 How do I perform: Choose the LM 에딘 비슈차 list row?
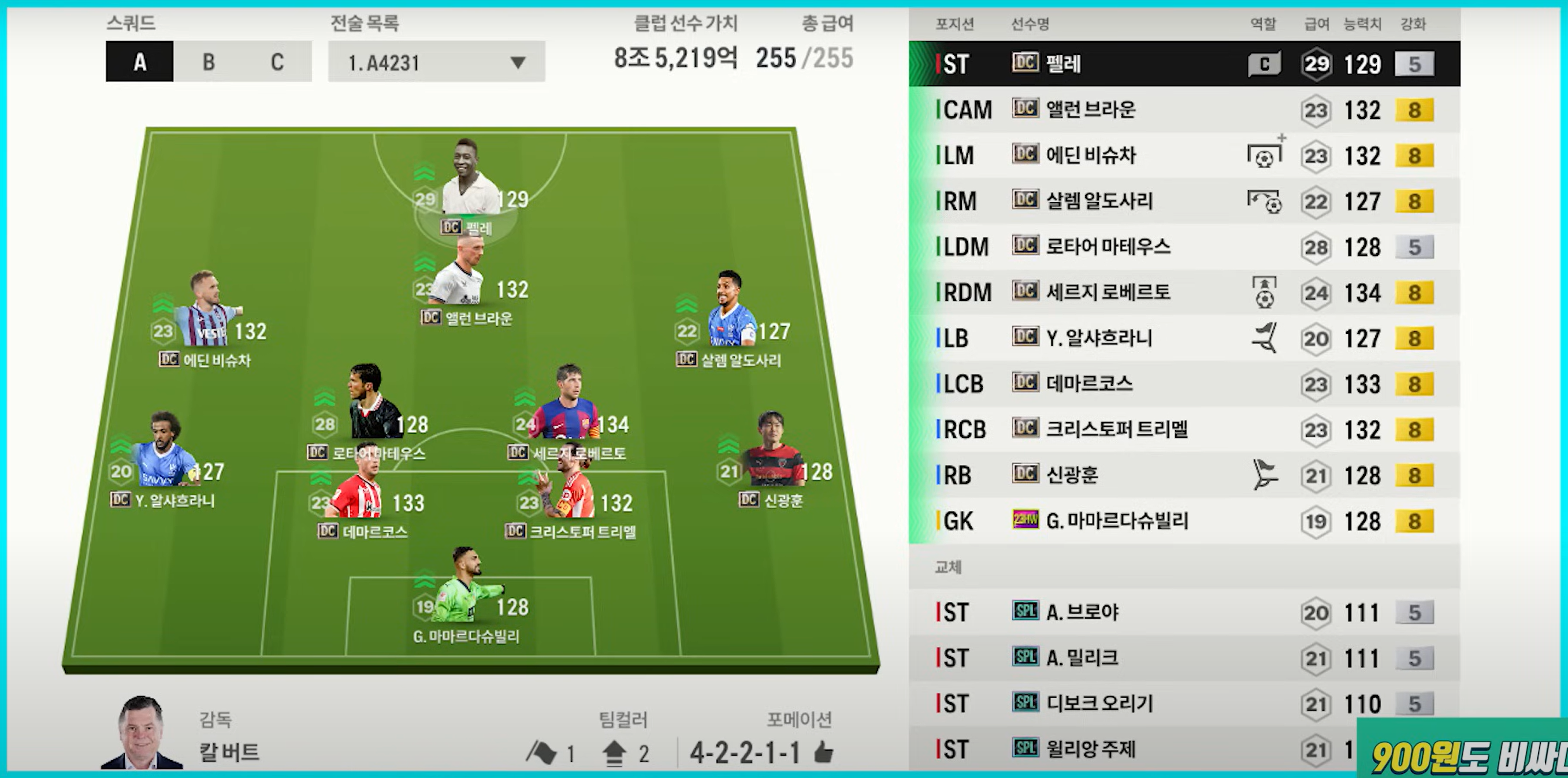[x=1184, y=156]
